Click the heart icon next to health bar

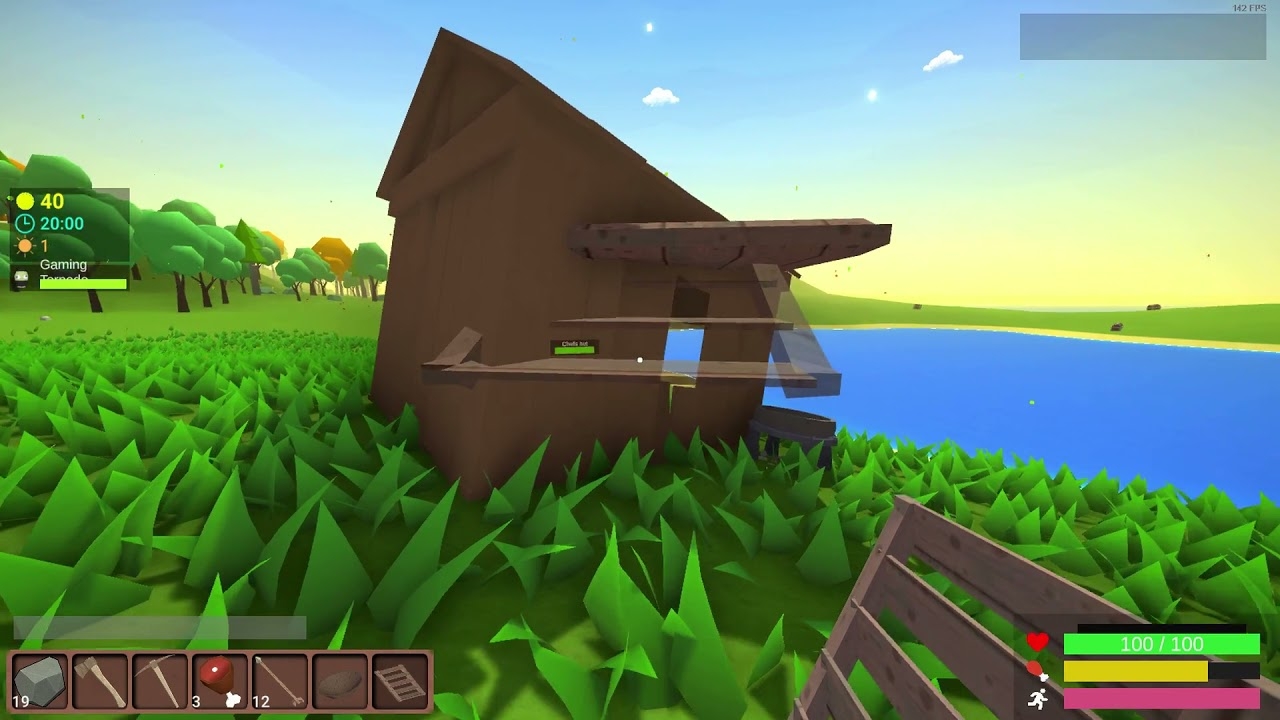pos(1038,643)
